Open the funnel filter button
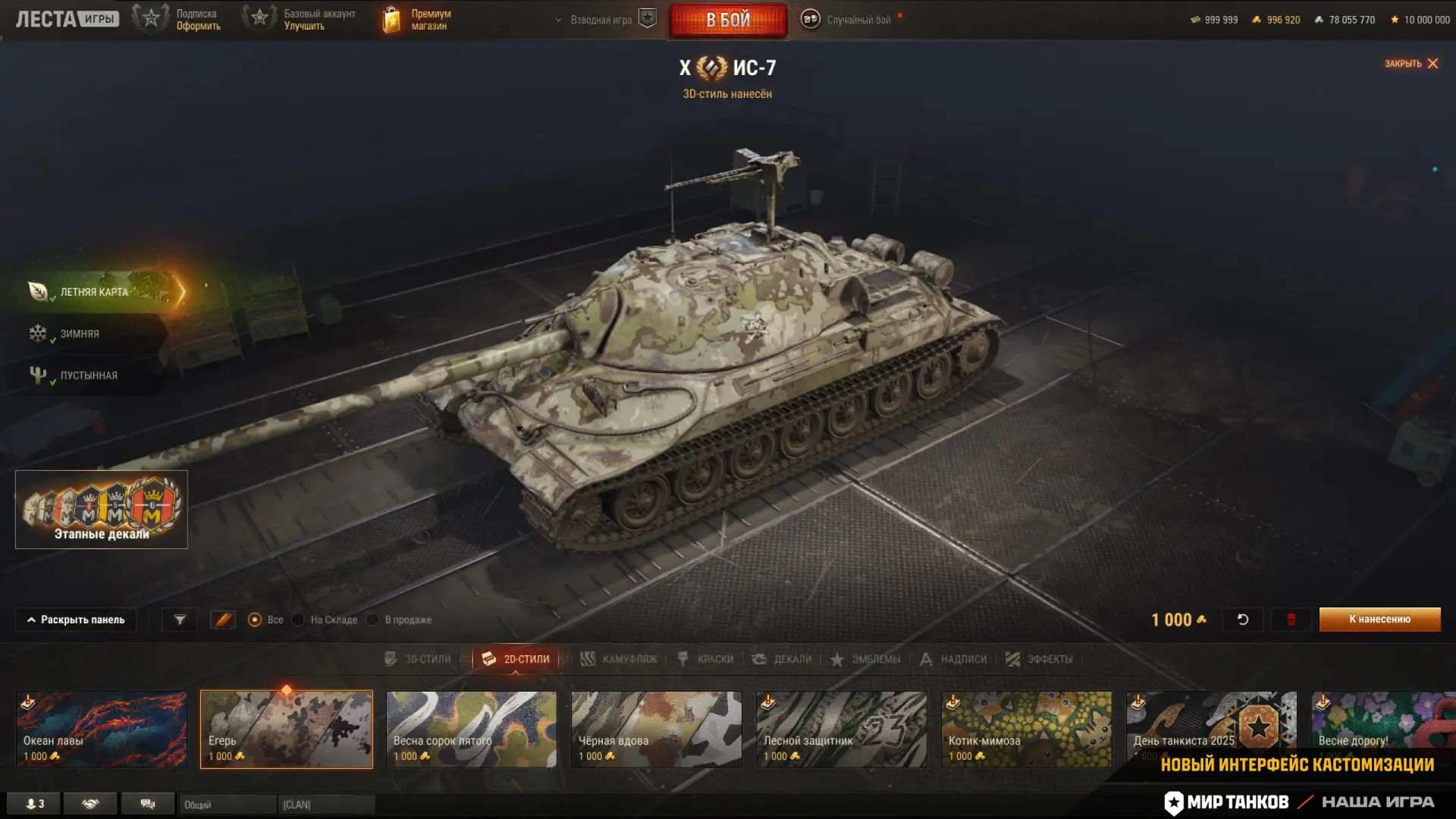This screenshot has width=1456, height=819. [x=180, y=620]
